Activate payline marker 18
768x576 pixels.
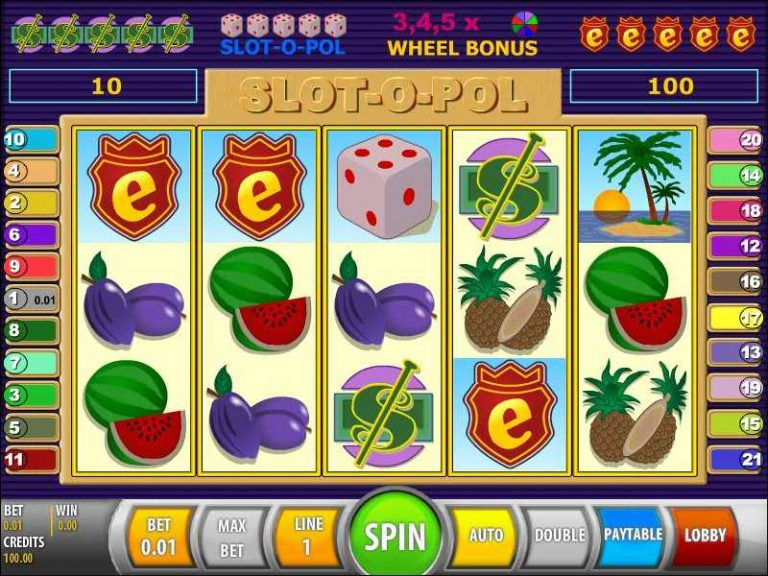[736, 211]
